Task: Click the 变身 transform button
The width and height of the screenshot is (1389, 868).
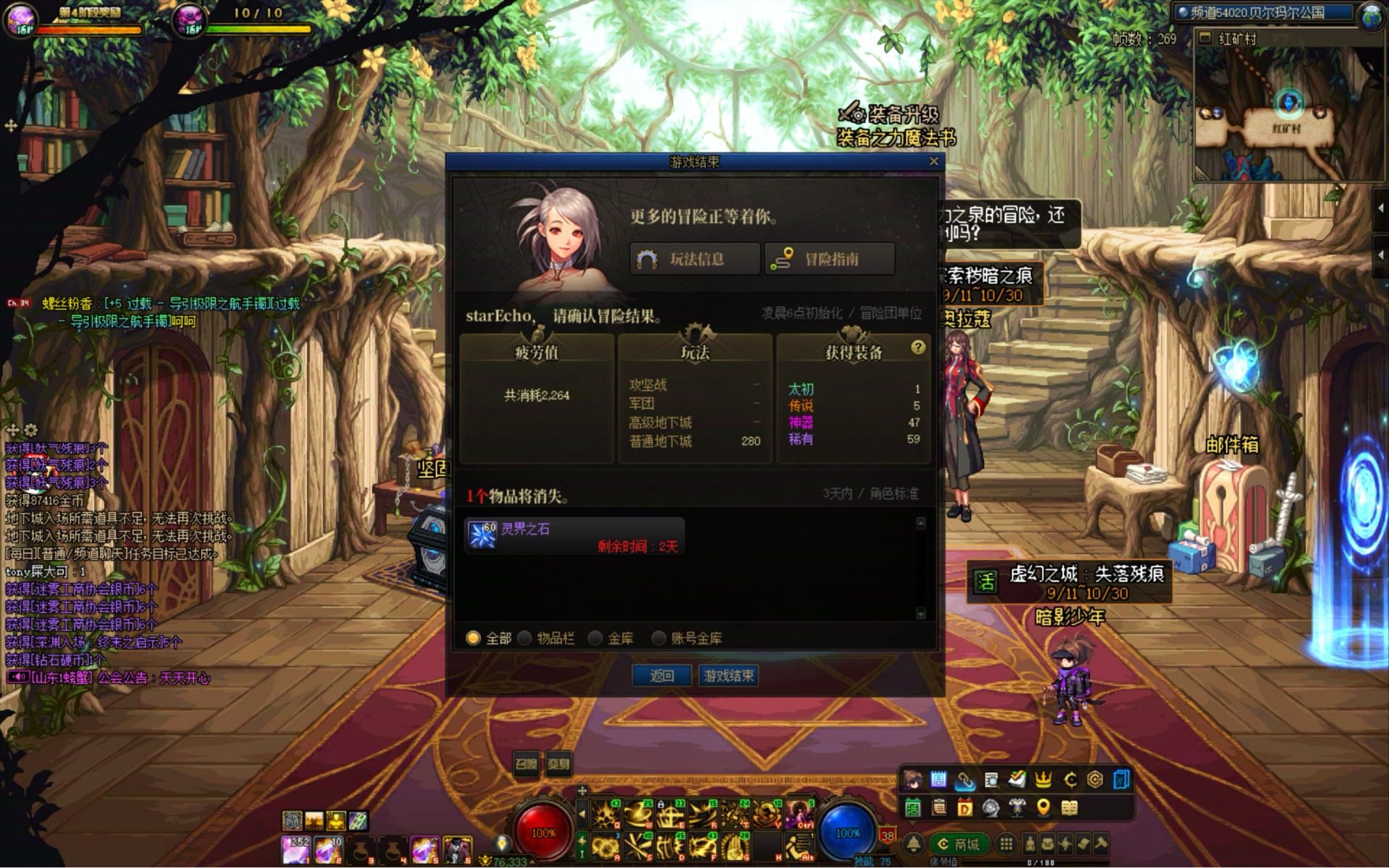Action: click(558, 764)
